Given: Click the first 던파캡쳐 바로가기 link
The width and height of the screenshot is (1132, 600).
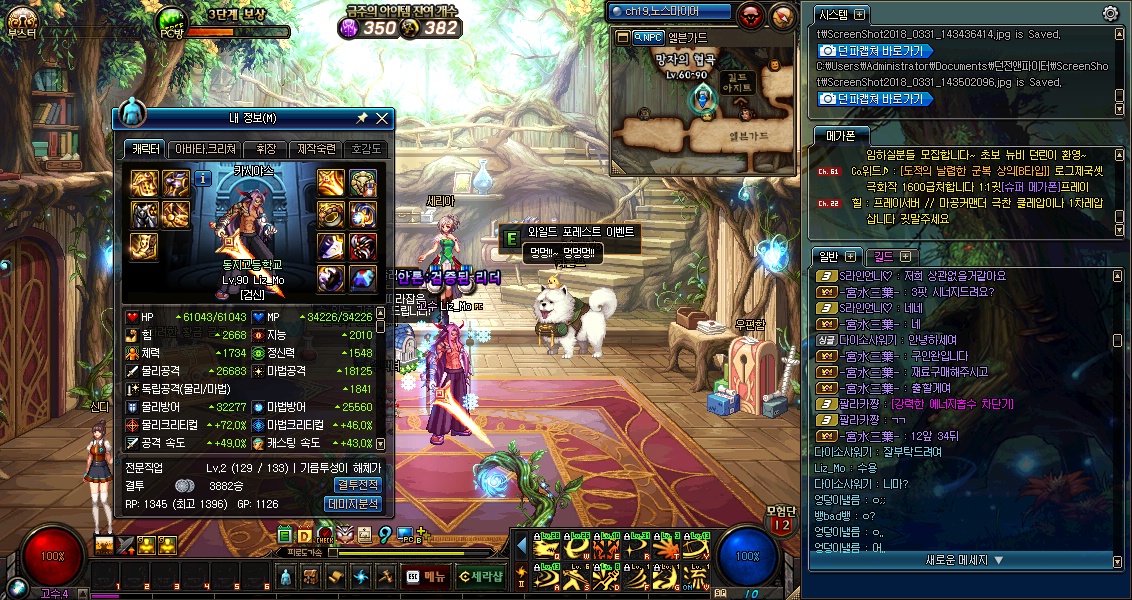Looking at the screenshot, I should click(x=875, y=50).
